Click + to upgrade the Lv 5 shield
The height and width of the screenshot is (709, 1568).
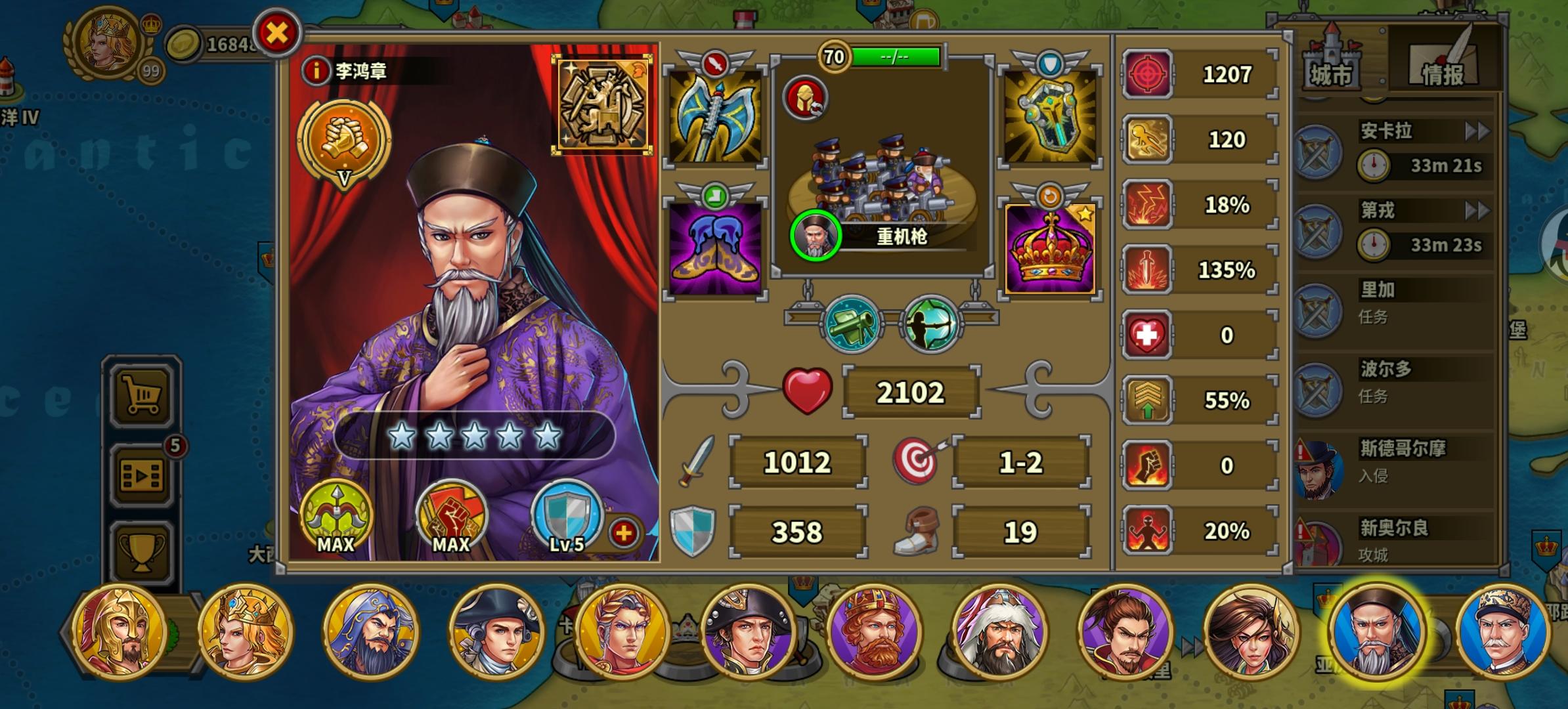(624, 533)
